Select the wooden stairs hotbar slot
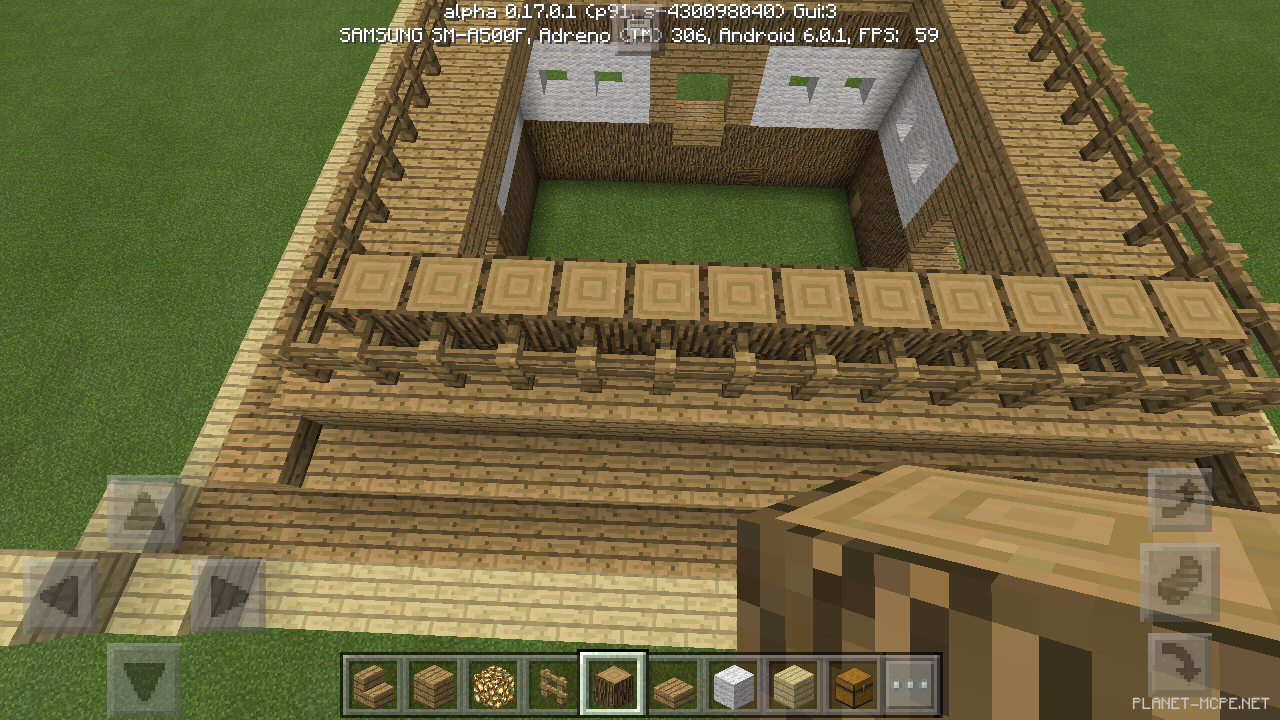The height and width of the screenshot is (720, 1280). [x=371, y=684]
